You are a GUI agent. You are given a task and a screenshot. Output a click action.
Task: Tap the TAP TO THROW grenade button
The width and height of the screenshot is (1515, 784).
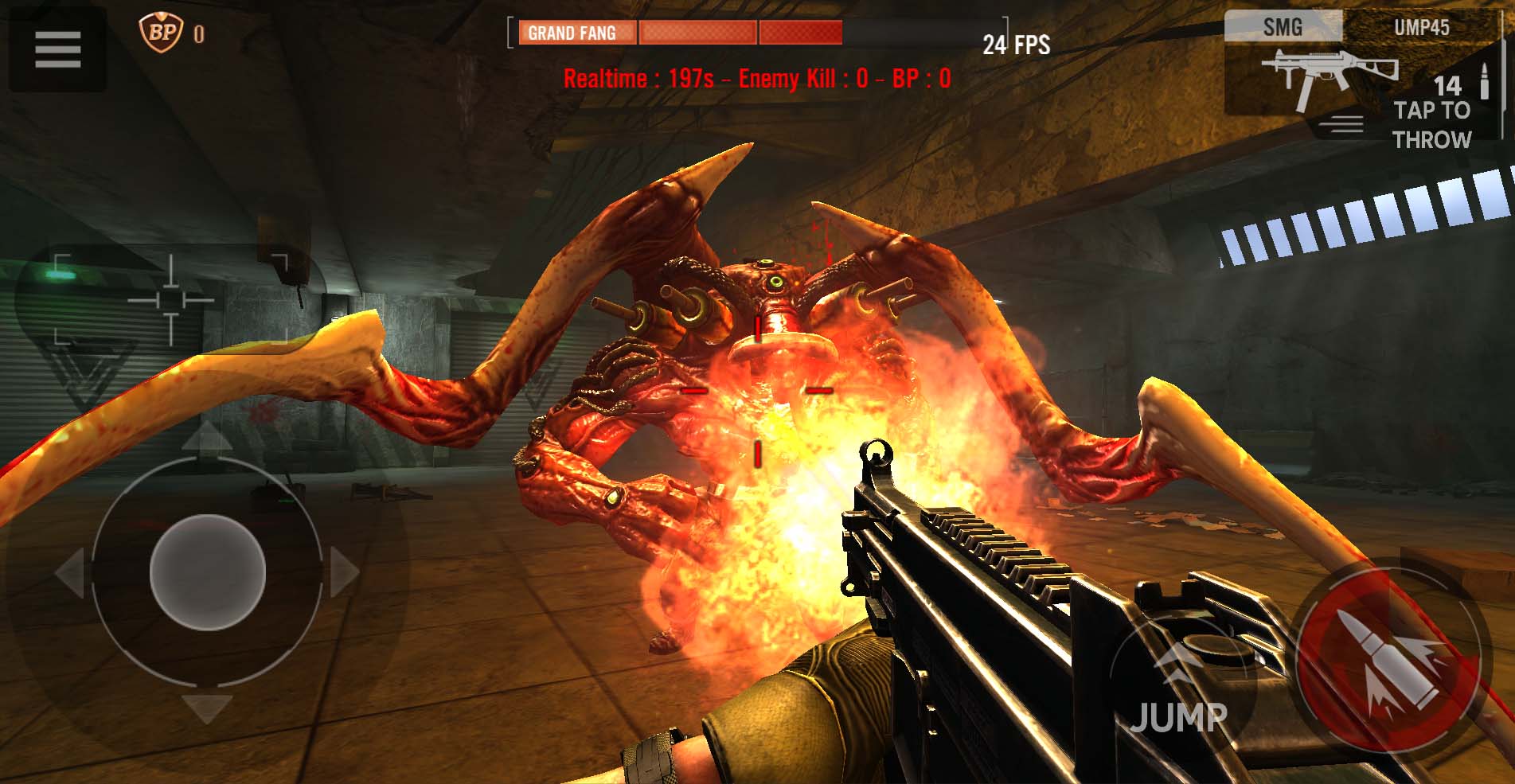click(x=1431, y=125)
